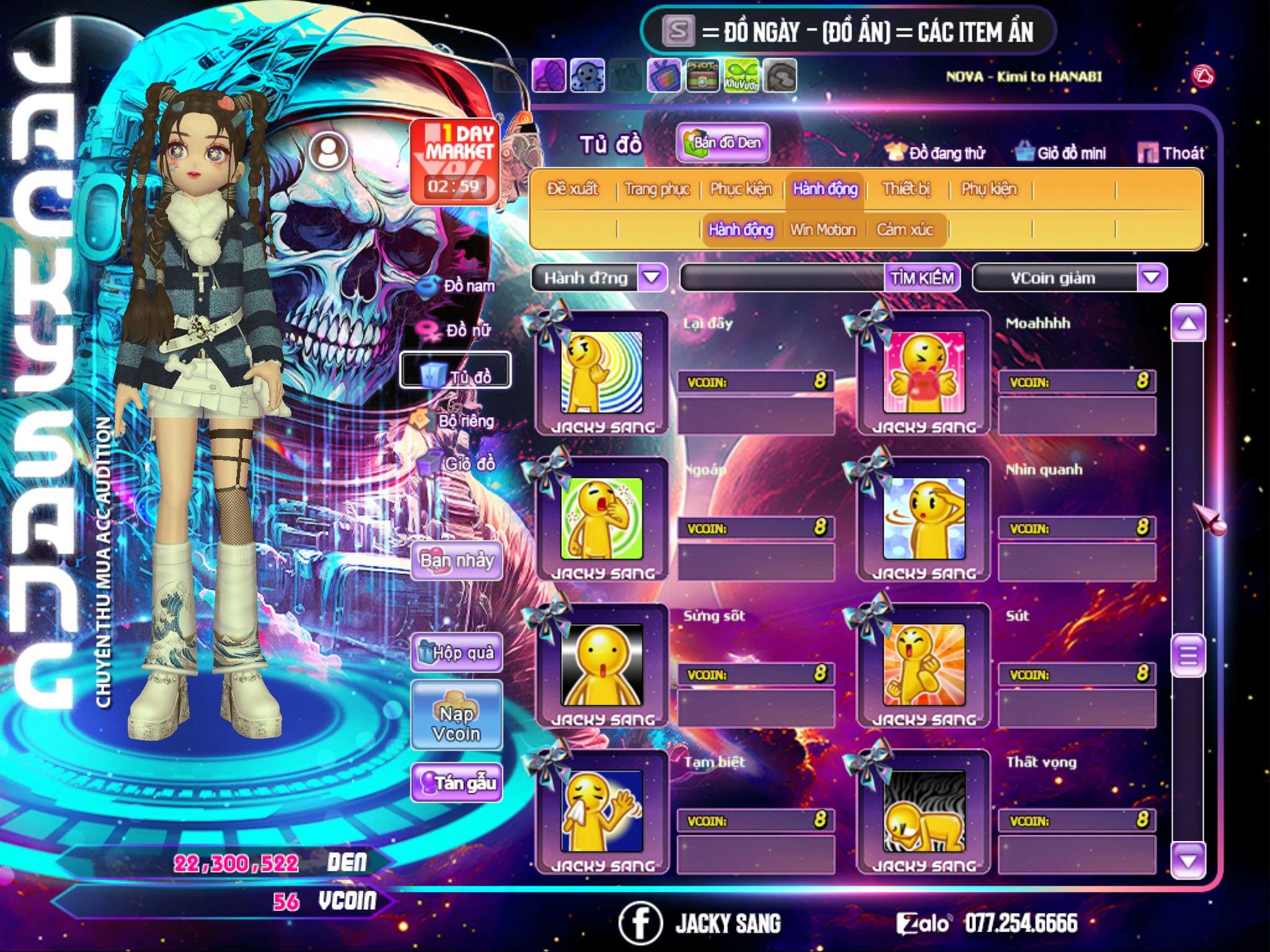Click the Nạp Vcoin button
Image resolution: width=1270 pixels, height=952 pixels.
[456, 723]
